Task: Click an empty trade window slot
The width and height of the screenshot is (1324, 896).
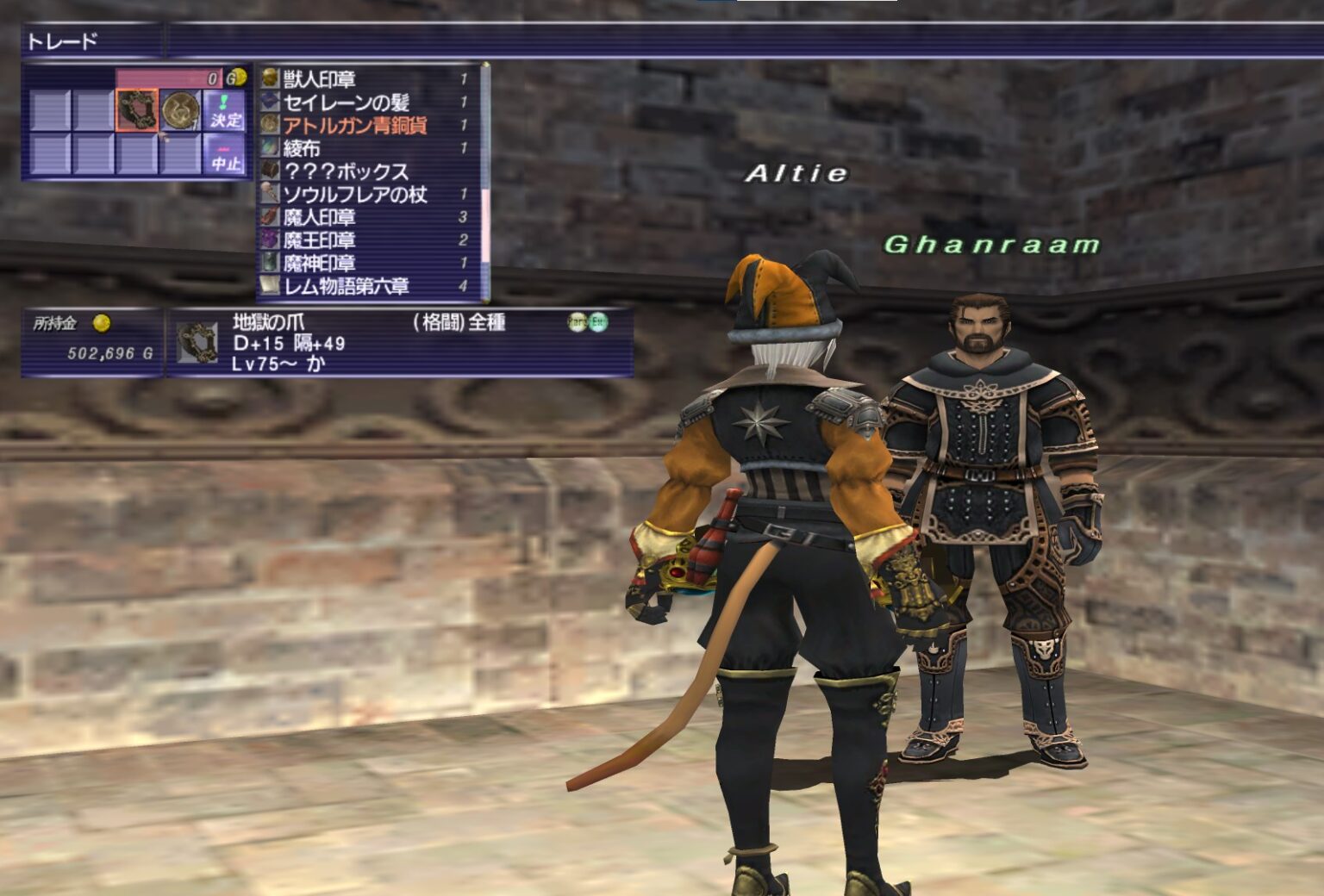Action: [49, 108]
